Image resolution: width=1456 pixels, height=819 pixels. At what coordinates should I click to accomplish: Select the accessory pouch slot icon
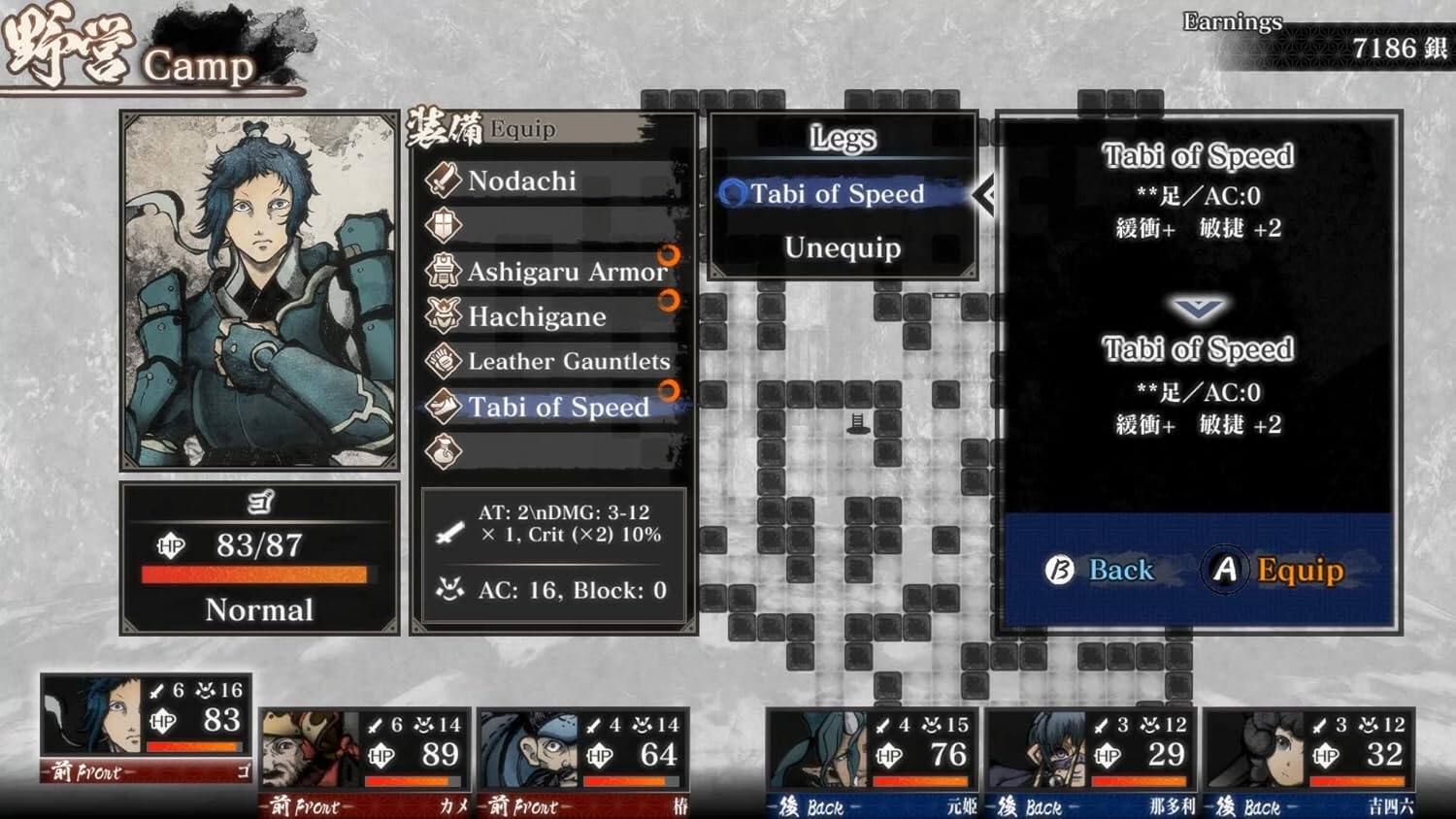(x=442, y=452)
